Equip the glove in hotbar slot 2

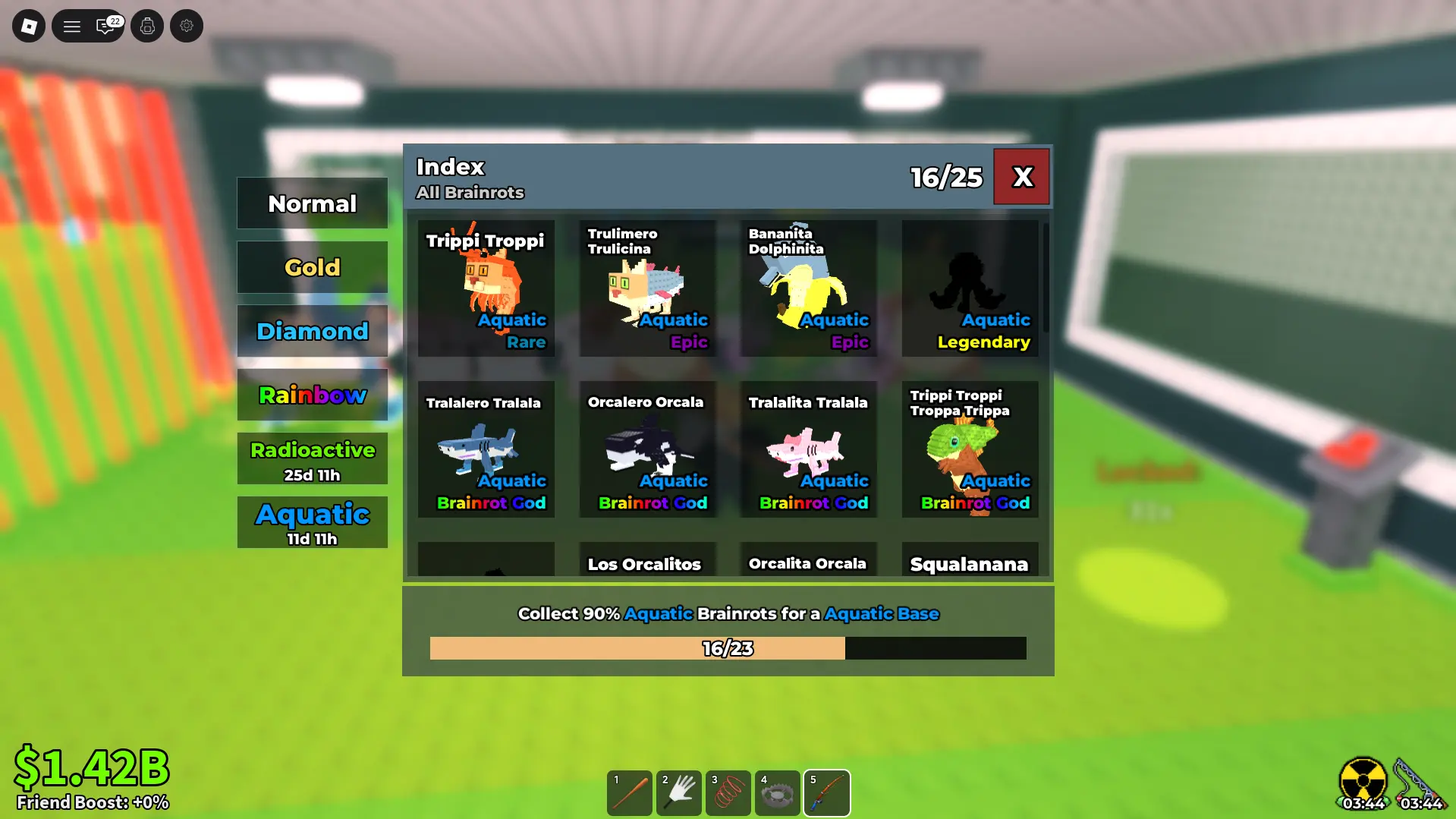click(679, 793)
